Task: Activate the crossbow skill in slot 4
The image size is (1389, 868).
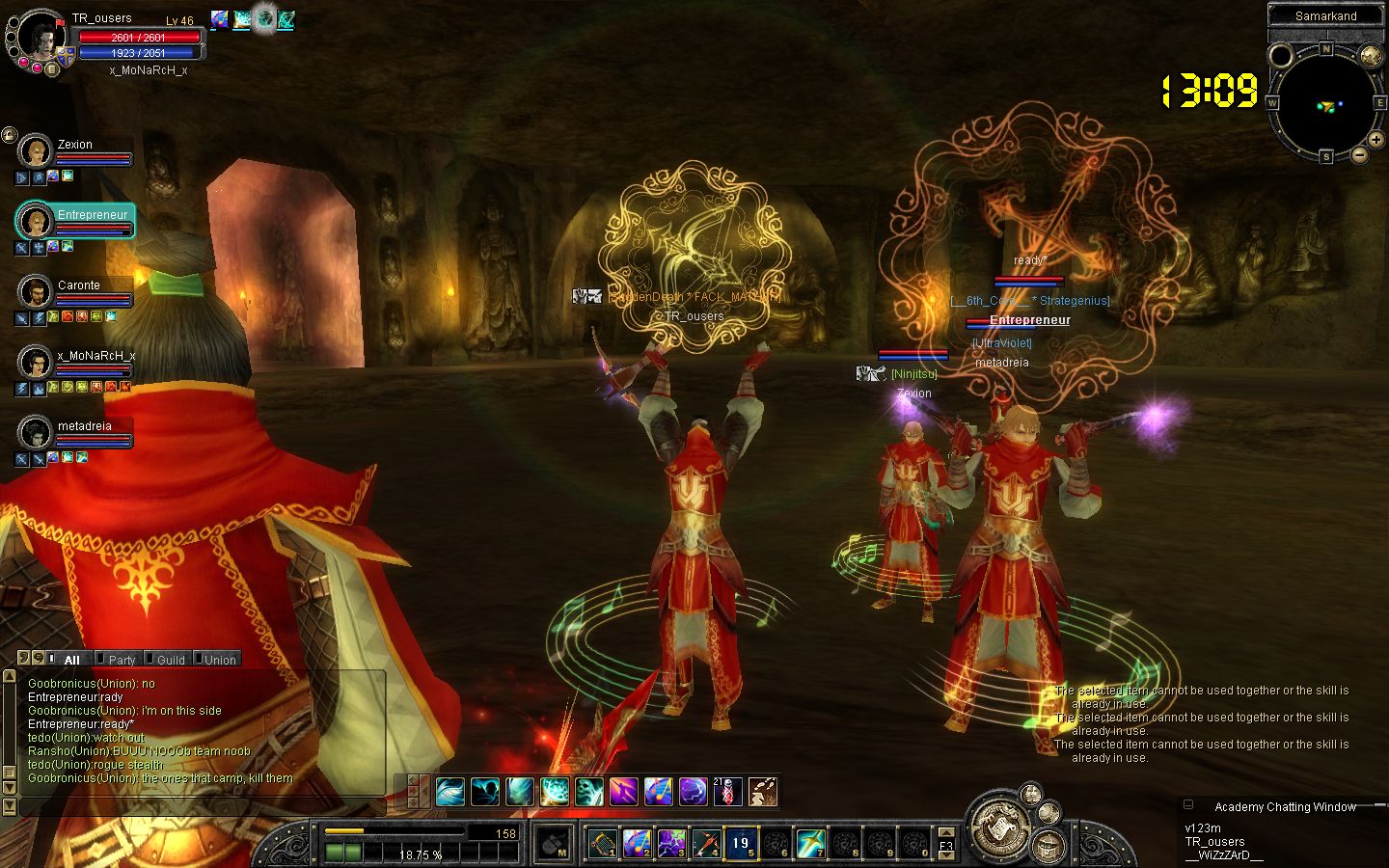Action: [707, 843]
